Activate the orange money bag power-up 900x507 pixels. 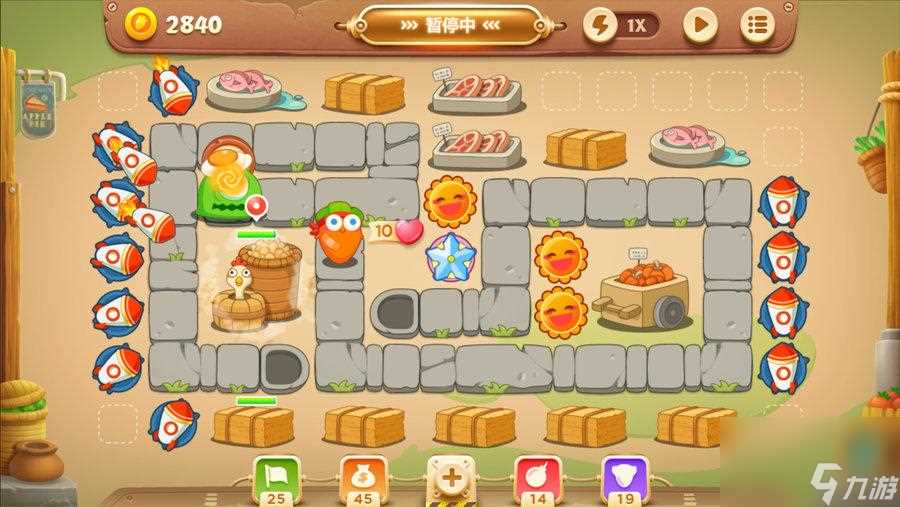pos(361,476)
